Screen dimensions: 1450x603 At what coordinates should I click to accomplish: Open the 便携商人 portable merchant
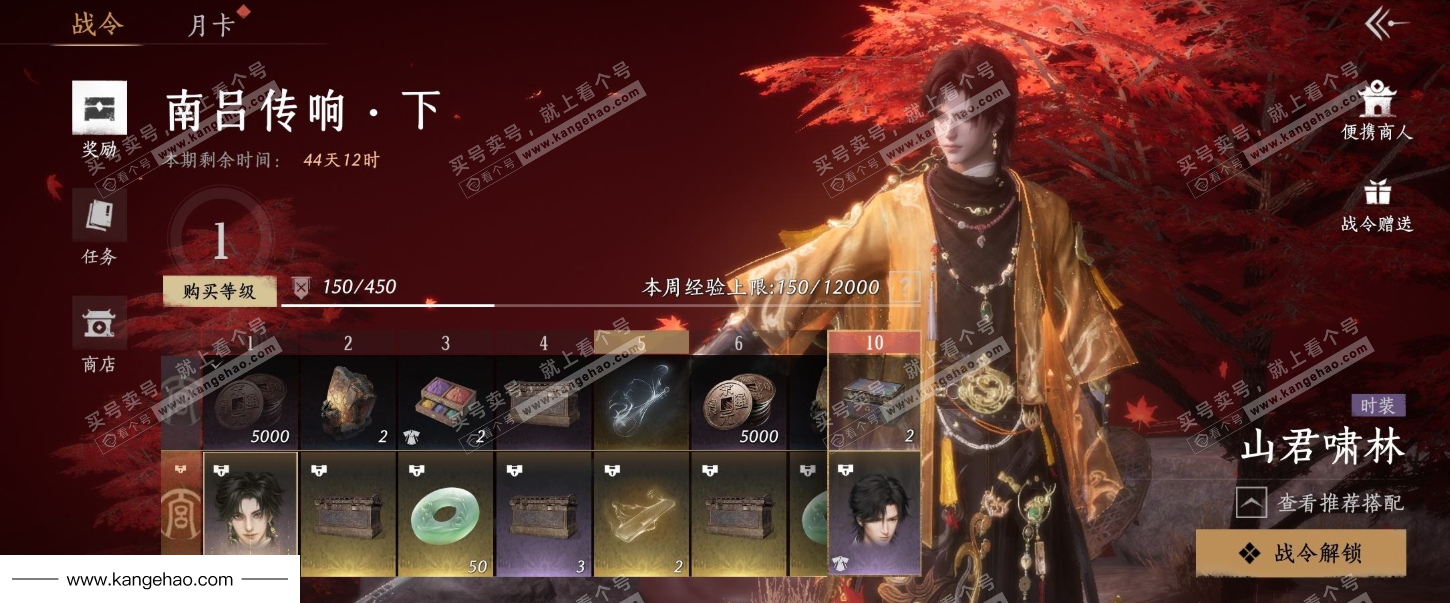click(x=1377, y=110)
